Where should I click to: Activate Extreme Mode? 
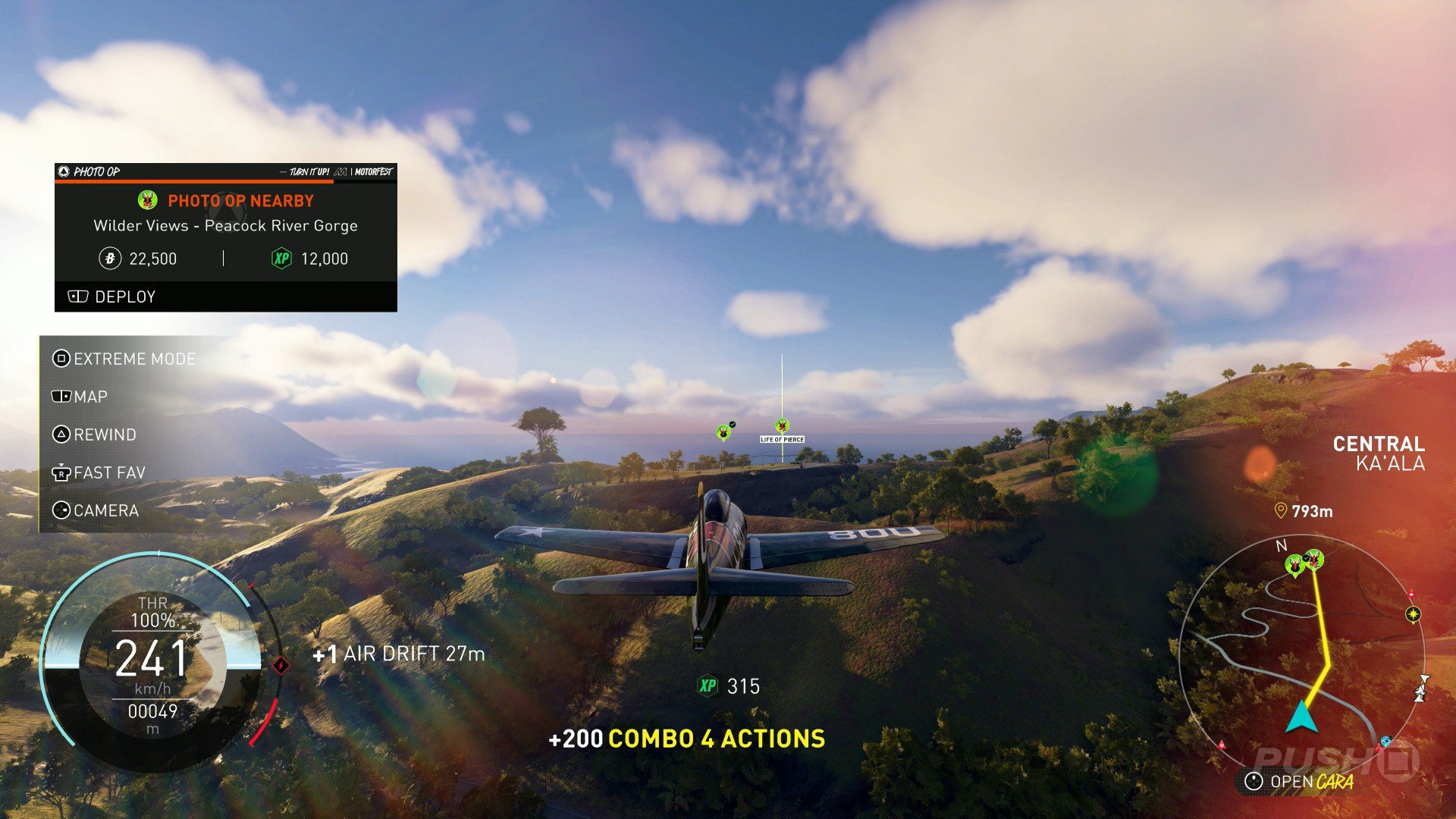click(x=124, y=359)
